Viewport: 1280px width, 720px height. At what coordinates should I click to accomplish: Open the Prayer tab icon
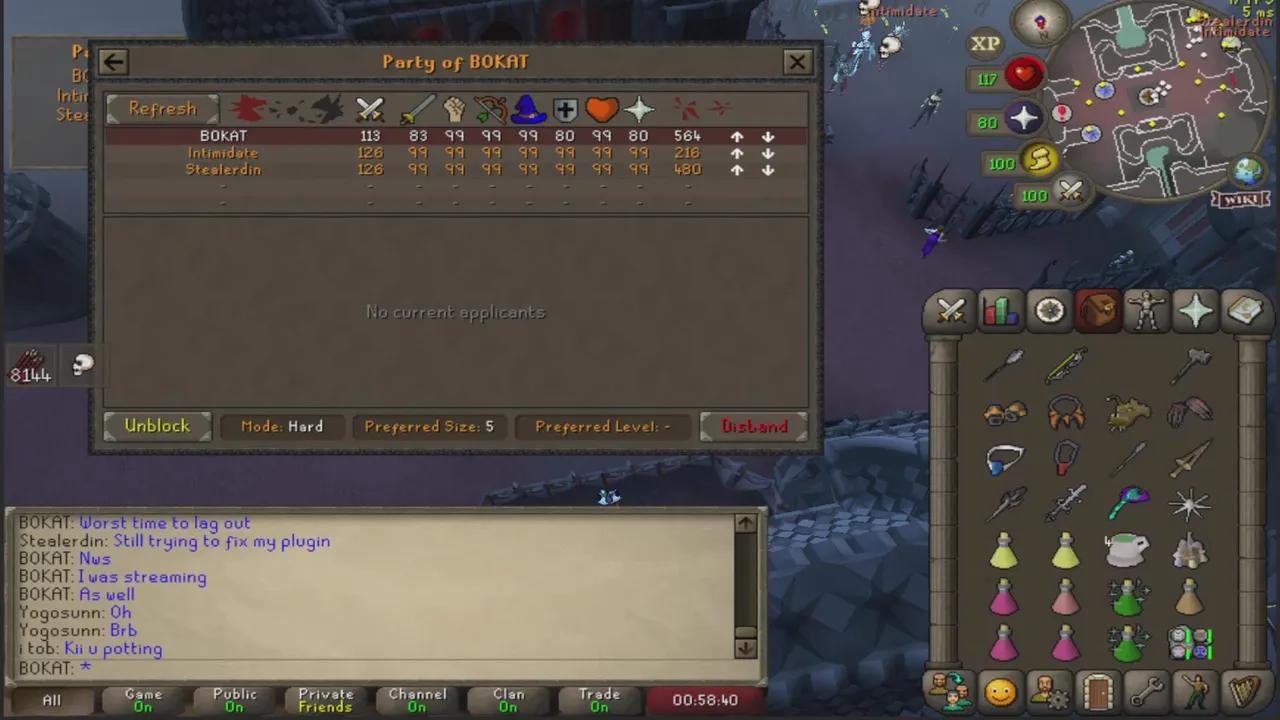[x=1196, y=311]
